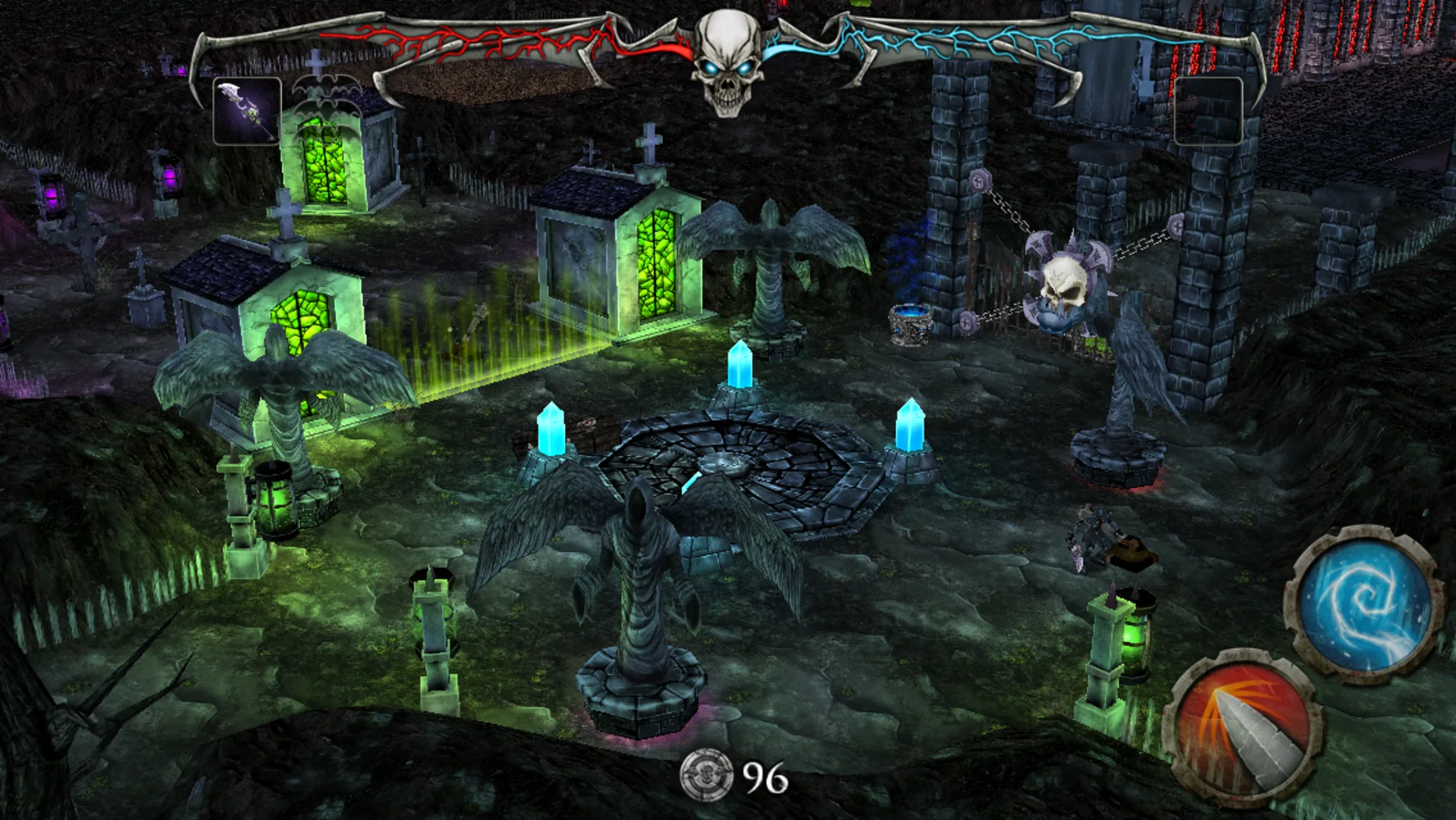Select the red half of the health bar
This screenshot has width=1456, height=820.
[x=494, y=36]
